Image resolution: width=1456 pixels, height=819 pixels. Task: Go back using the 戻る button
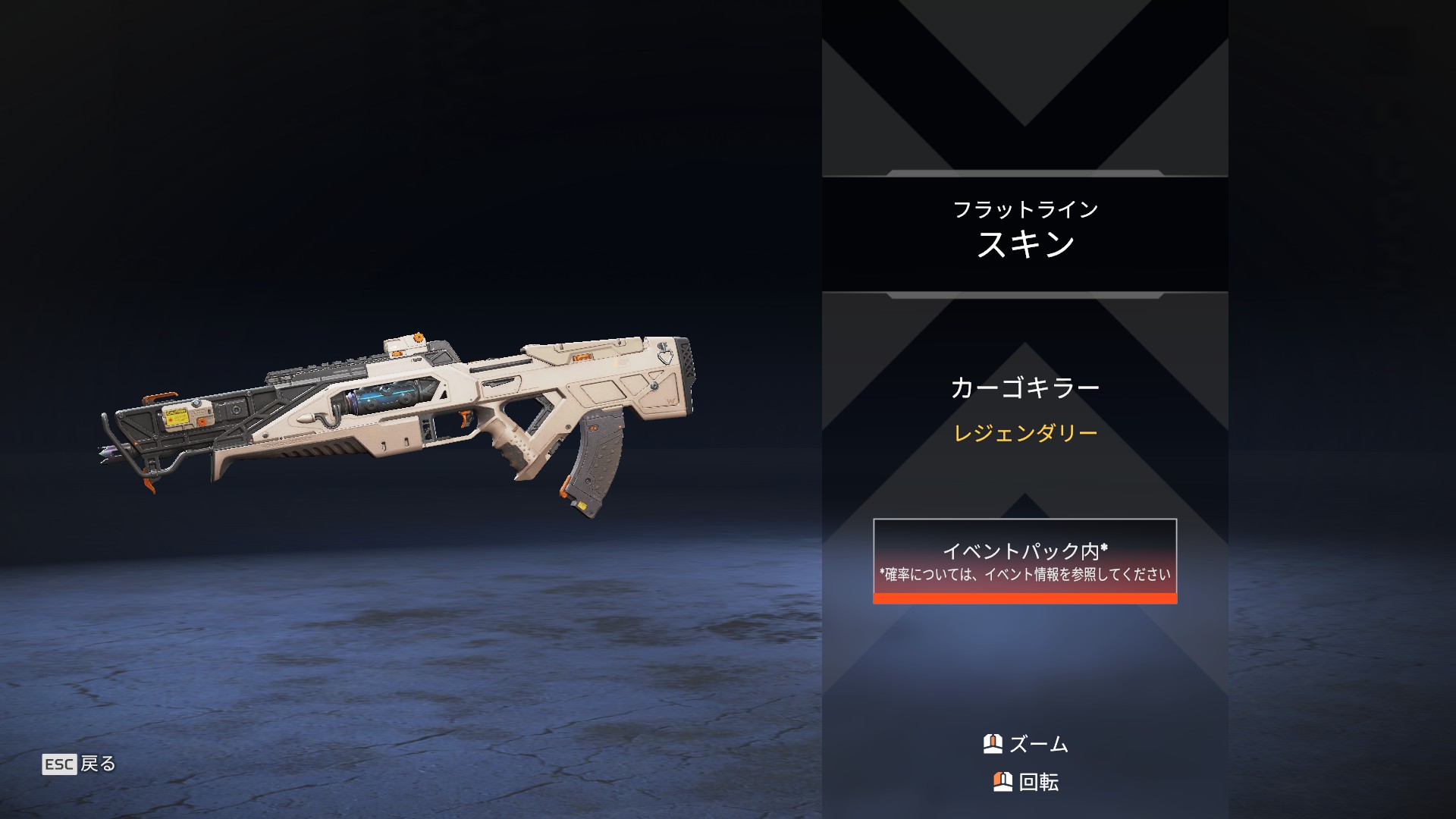pyautogui.click(x=80, y=764)
